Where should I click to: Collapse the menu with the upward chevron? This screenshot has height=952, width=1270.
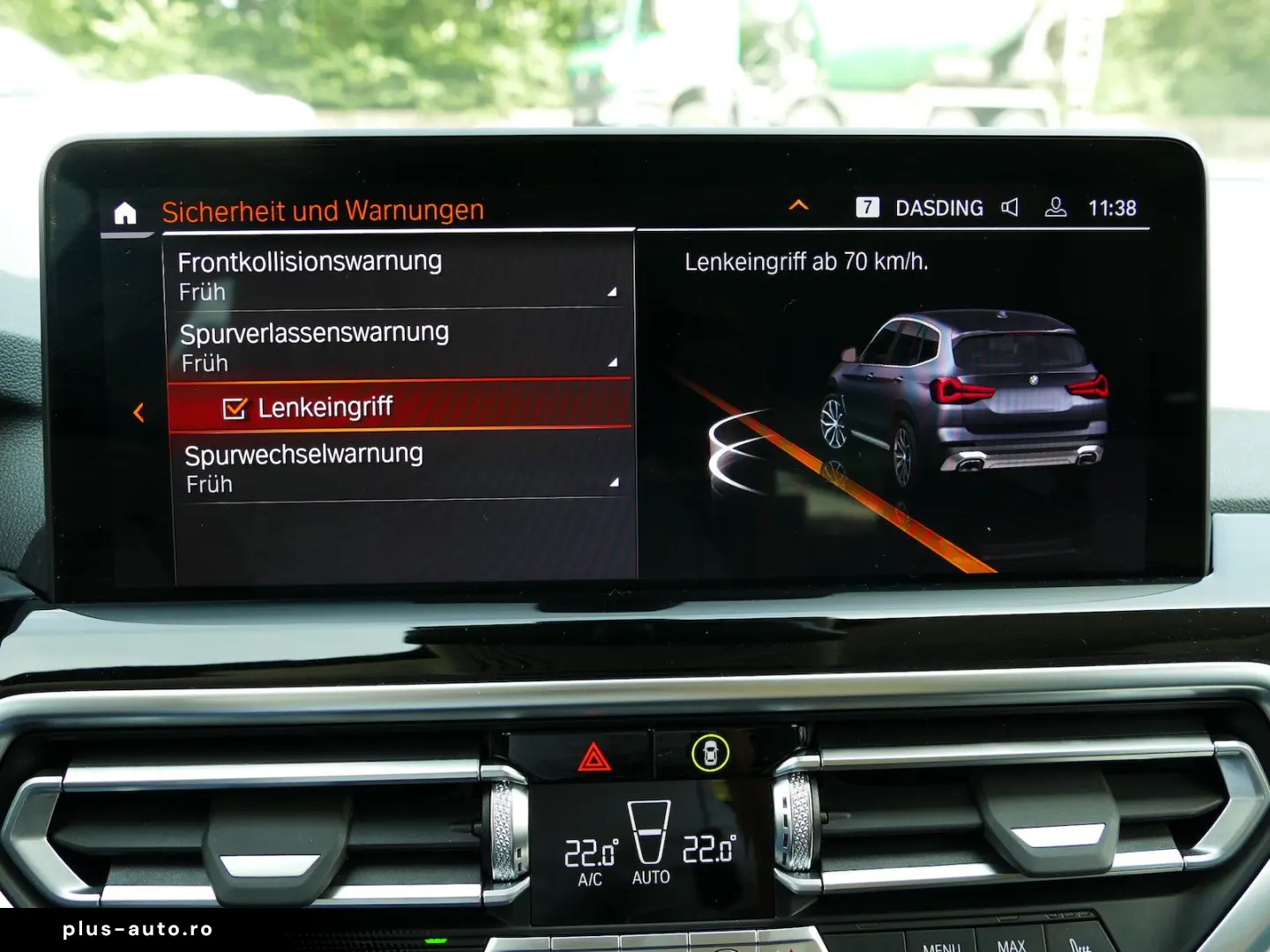(799, 205)
